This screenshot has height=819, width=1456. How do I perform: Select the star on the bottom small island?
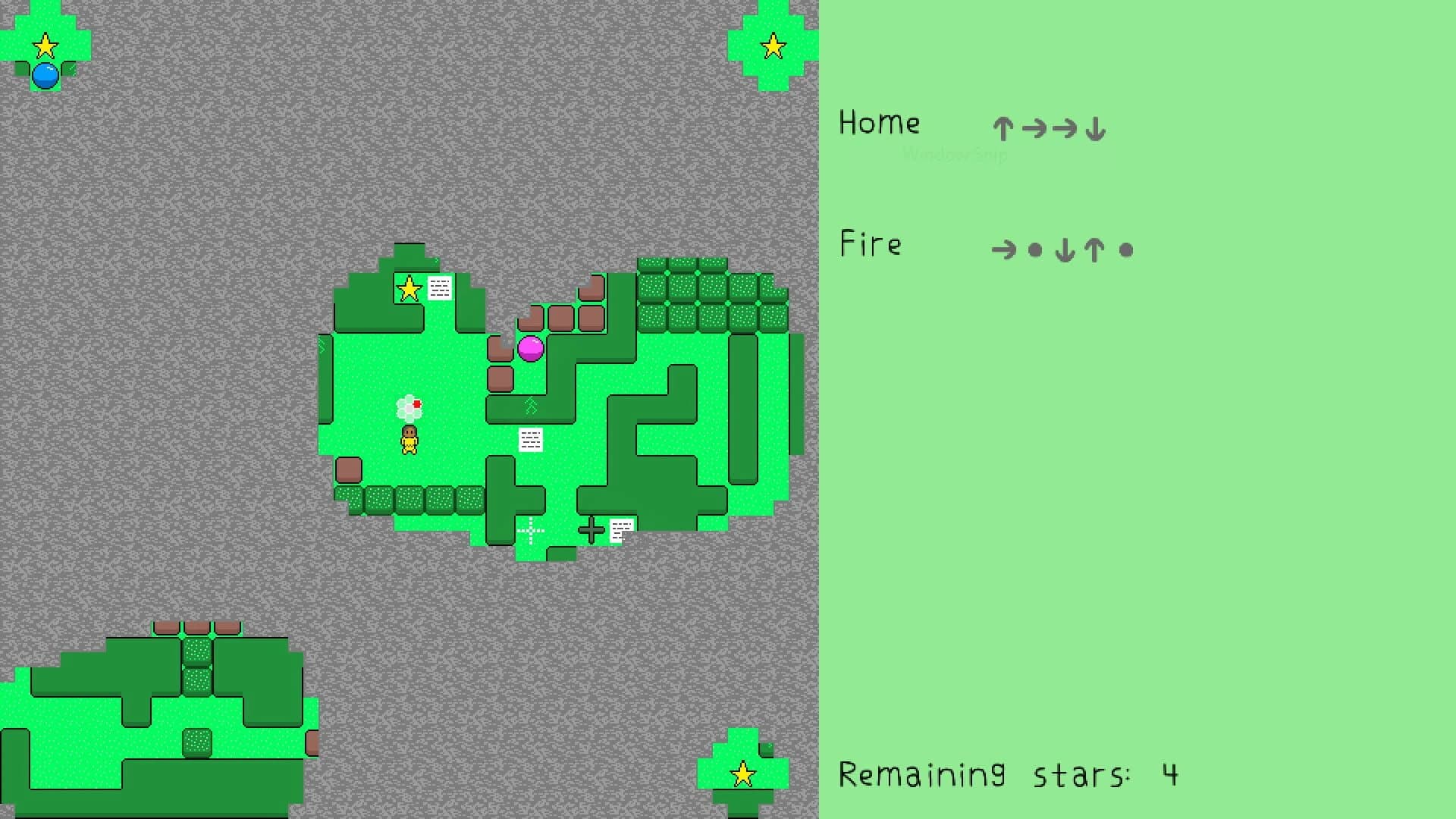(x=742, y=775)
